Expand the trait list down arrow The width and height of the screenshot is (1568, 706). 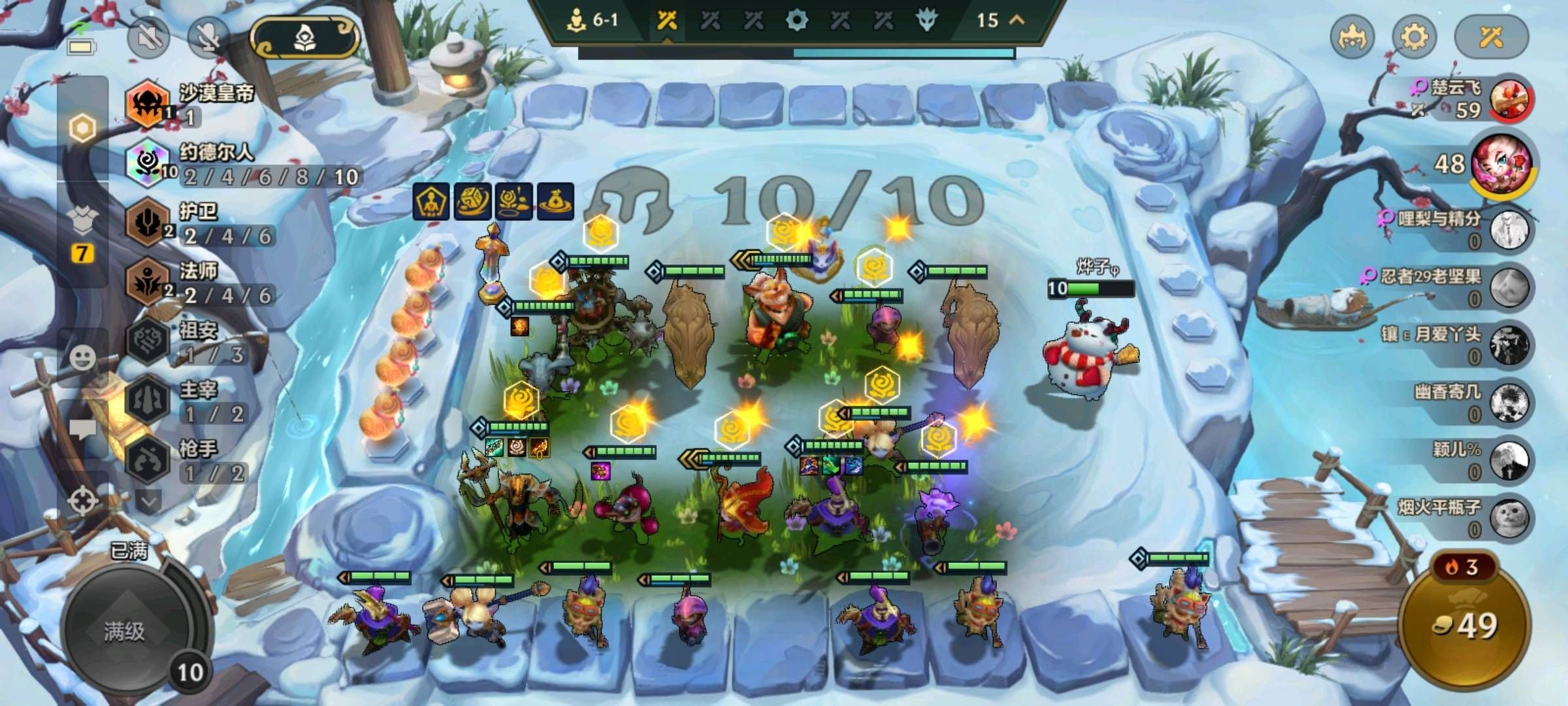click(149, 502)
